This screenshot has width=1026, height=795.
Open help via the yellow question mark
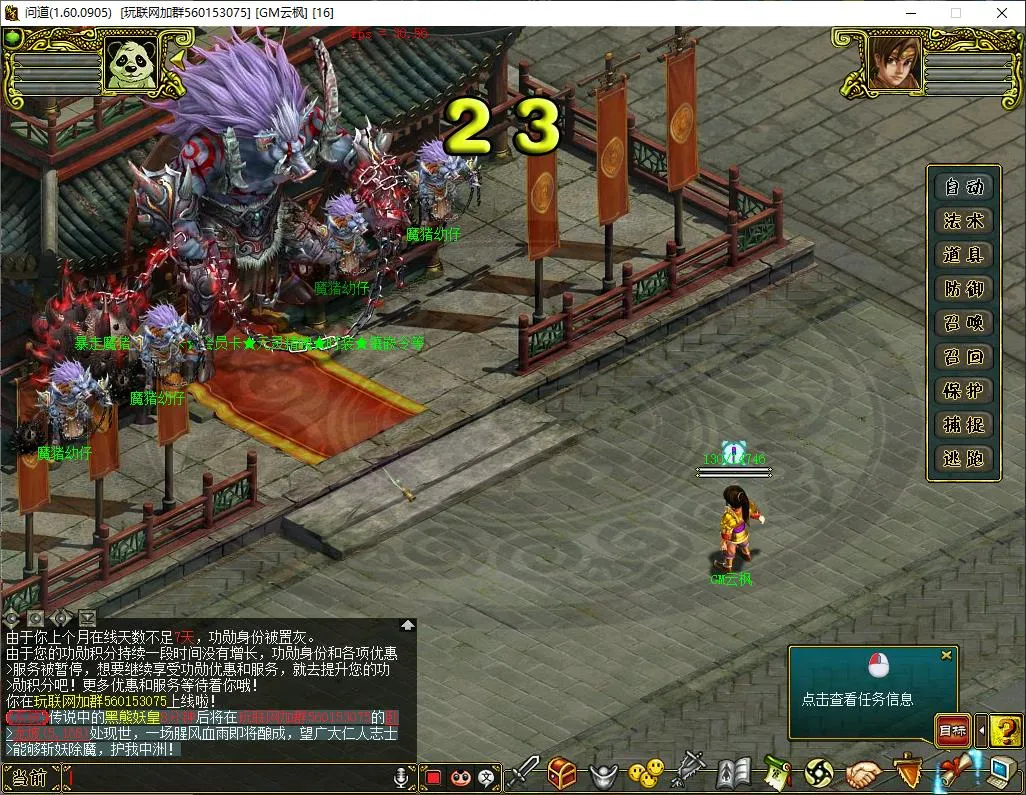click(1005, 731)
